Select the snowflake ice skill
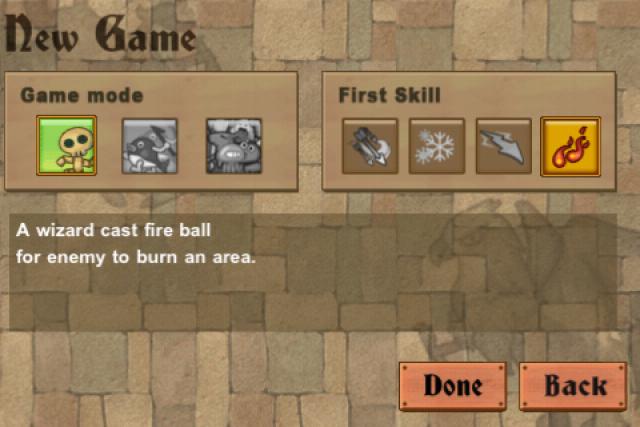640x427 pixels. click(x=436, y=146)
